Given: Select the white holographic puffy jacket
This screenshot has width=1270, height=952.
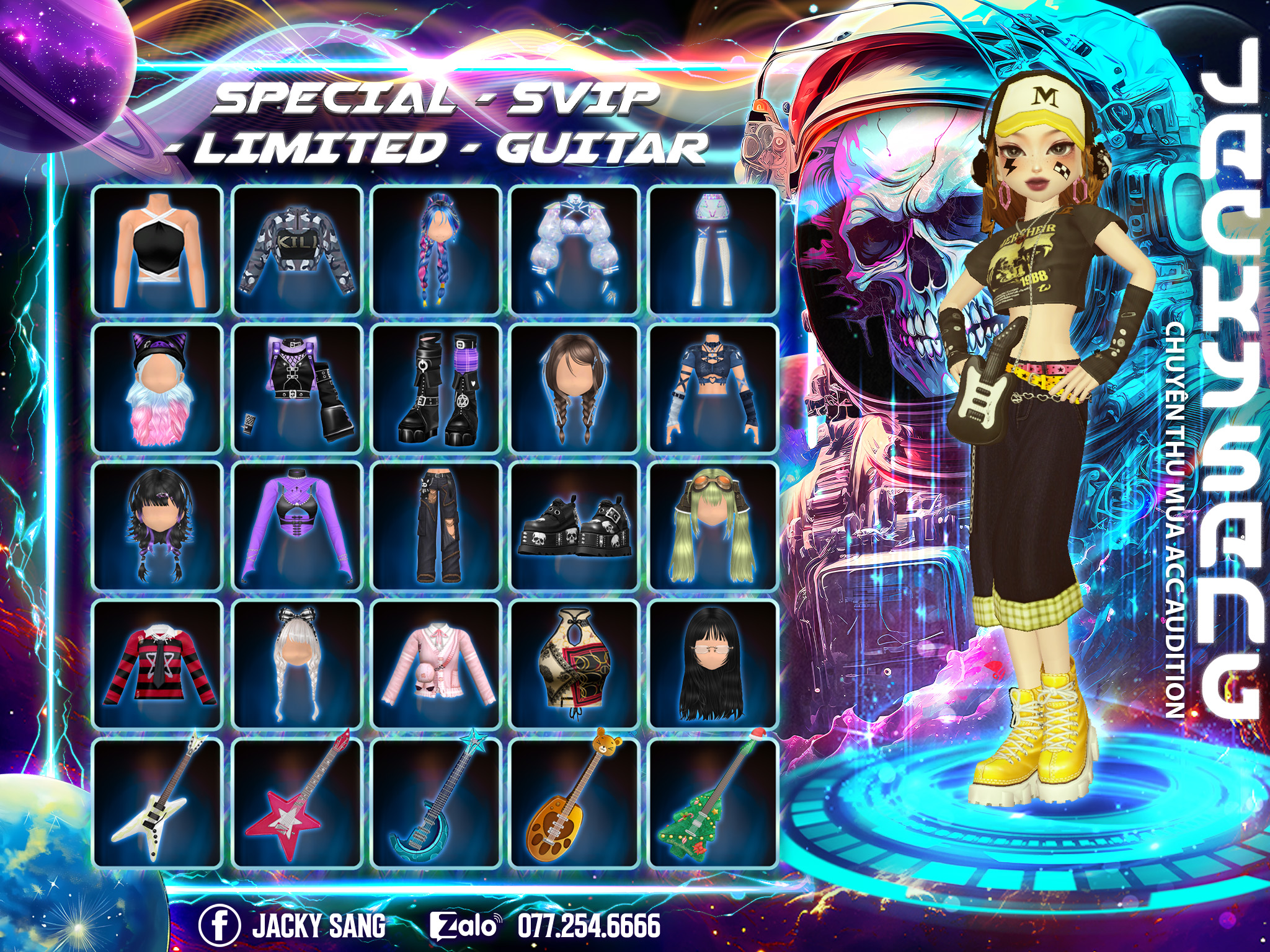Looking at the screenshot, I should (x=575, y=250).
